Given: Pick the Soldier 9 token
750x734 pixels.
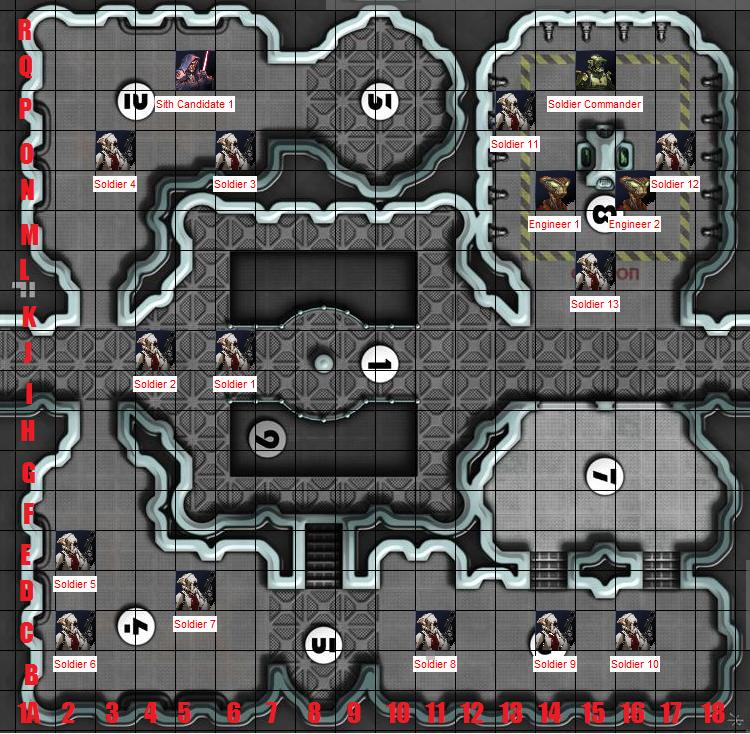Looking at the screenshot, I should 555,630.
